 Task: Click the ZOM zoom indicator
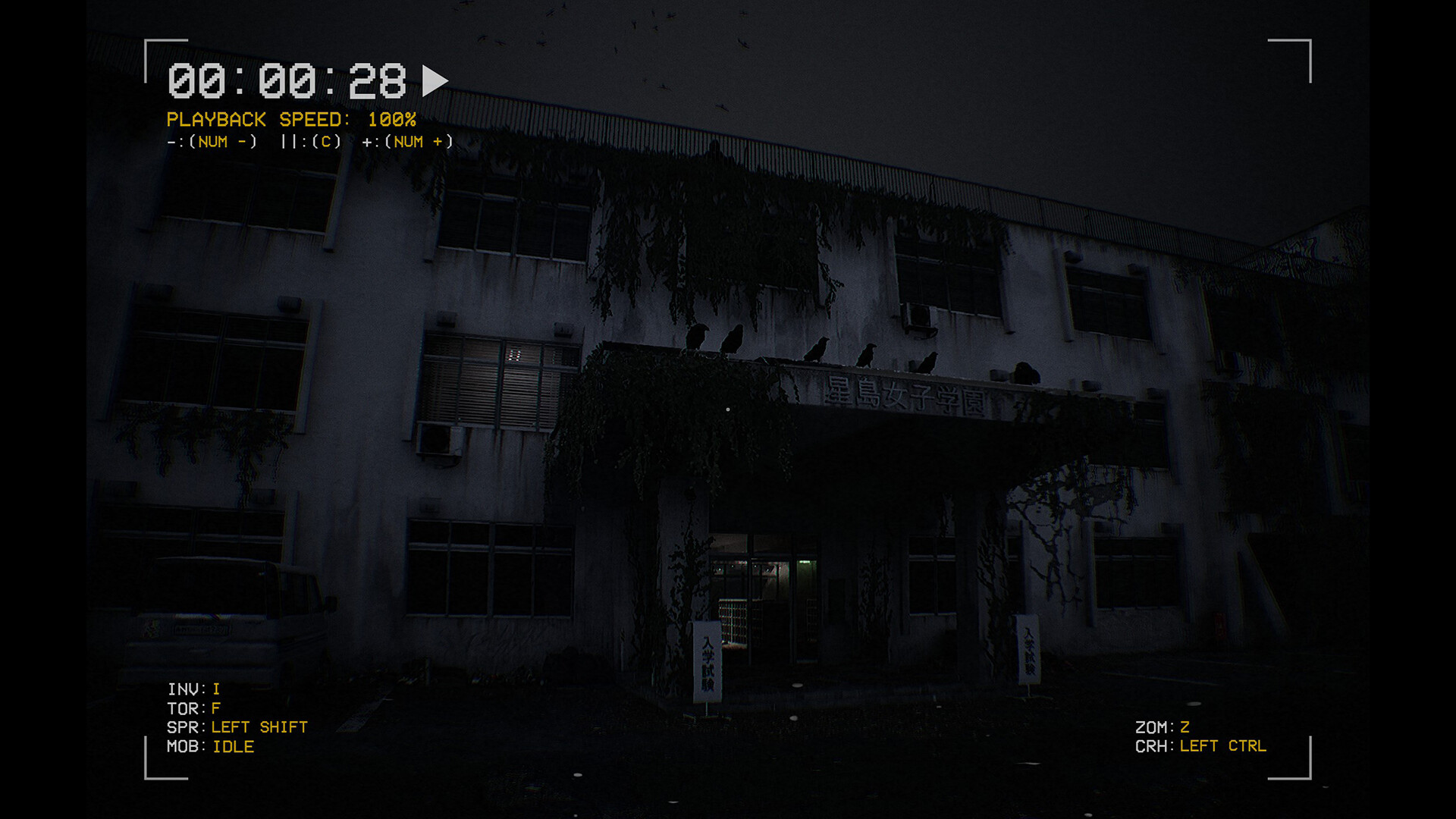(1163, 725)
